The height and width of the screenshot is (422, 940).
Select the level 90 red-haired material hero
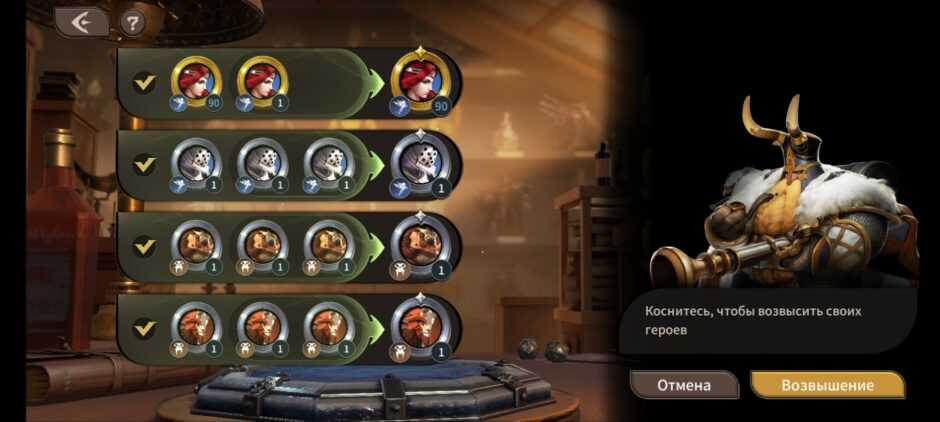coord(197,81)
